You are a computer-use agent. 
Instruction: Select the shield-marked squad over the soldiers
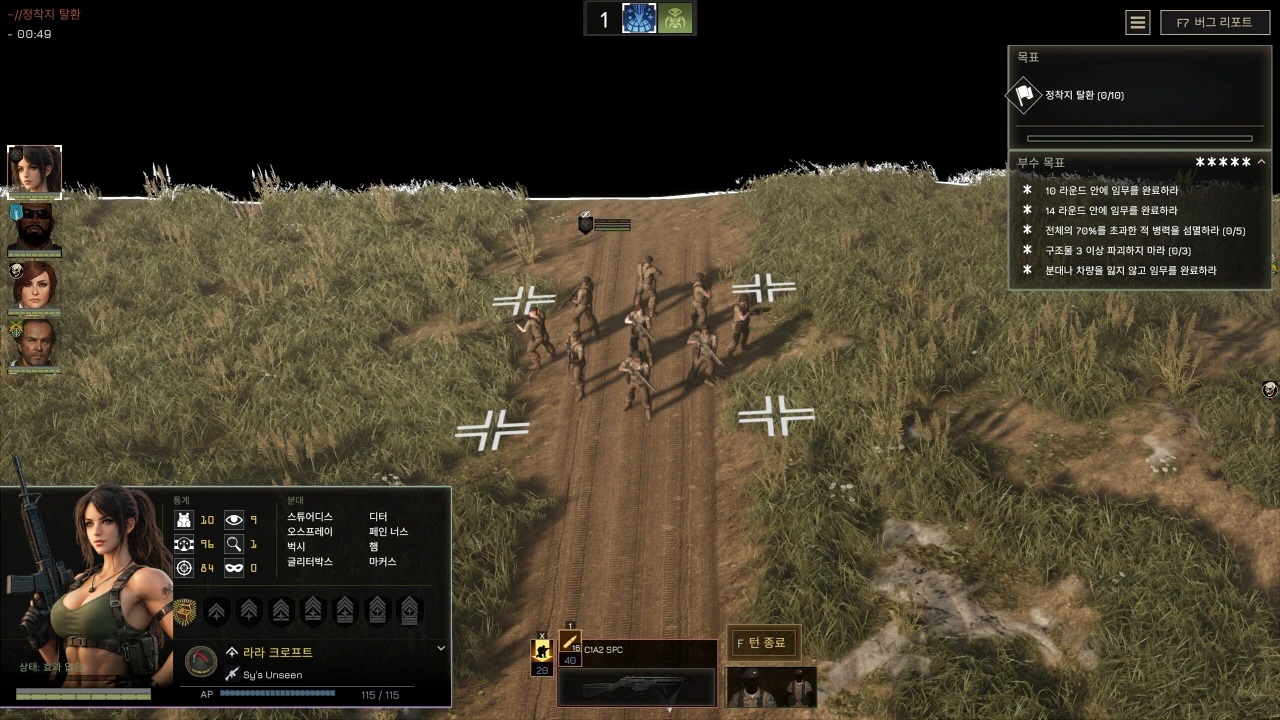[586, 225]
